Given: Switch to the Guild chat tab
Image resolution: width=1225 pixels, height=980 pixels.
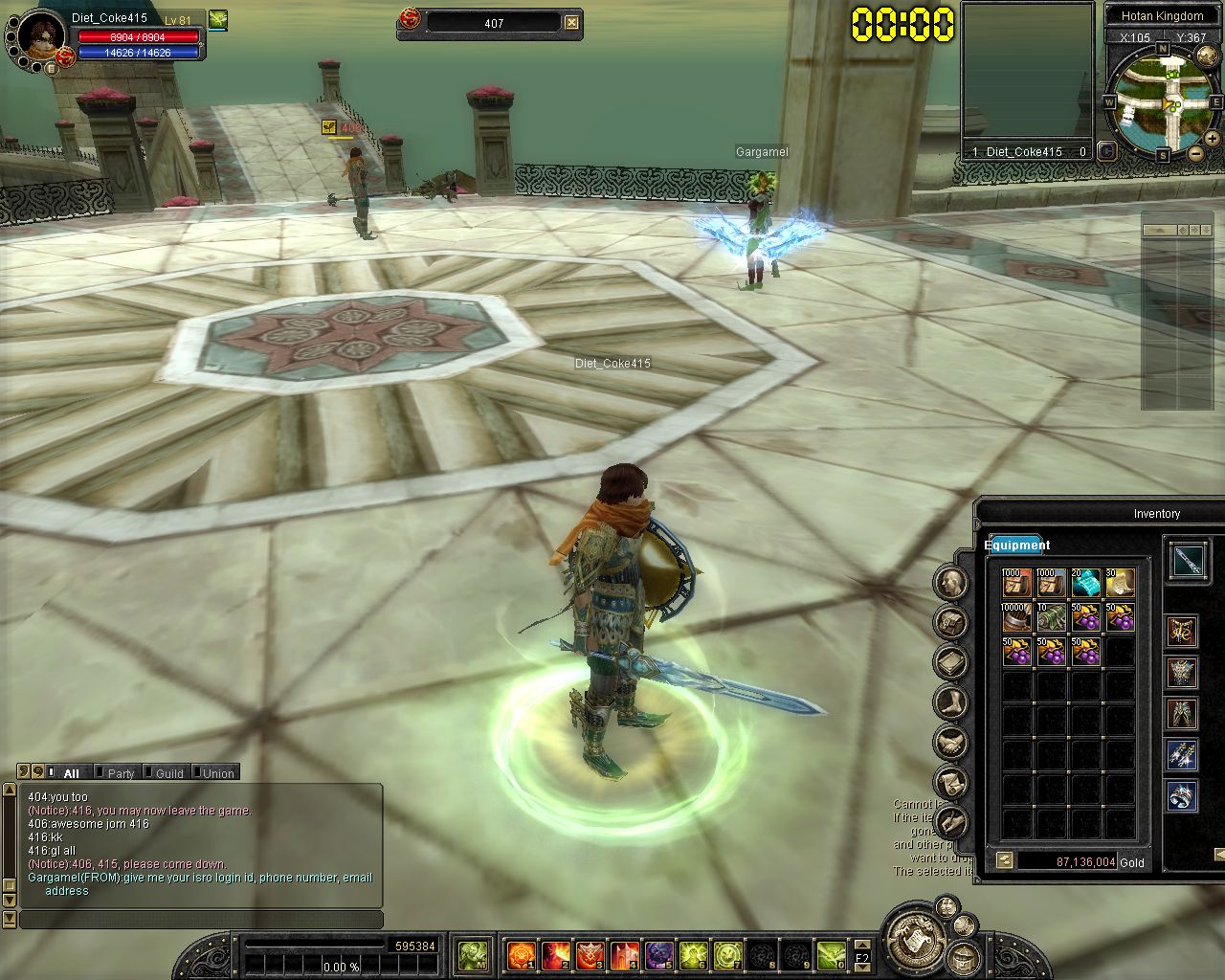Looking at the screenshot, I should pyautogui.click(x=168, y=773).
